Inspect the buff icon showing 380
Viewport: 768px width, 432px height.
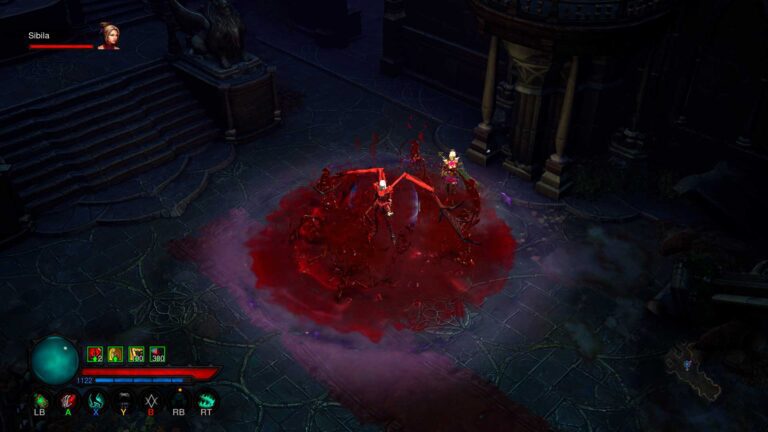click(x=157, y=354)
